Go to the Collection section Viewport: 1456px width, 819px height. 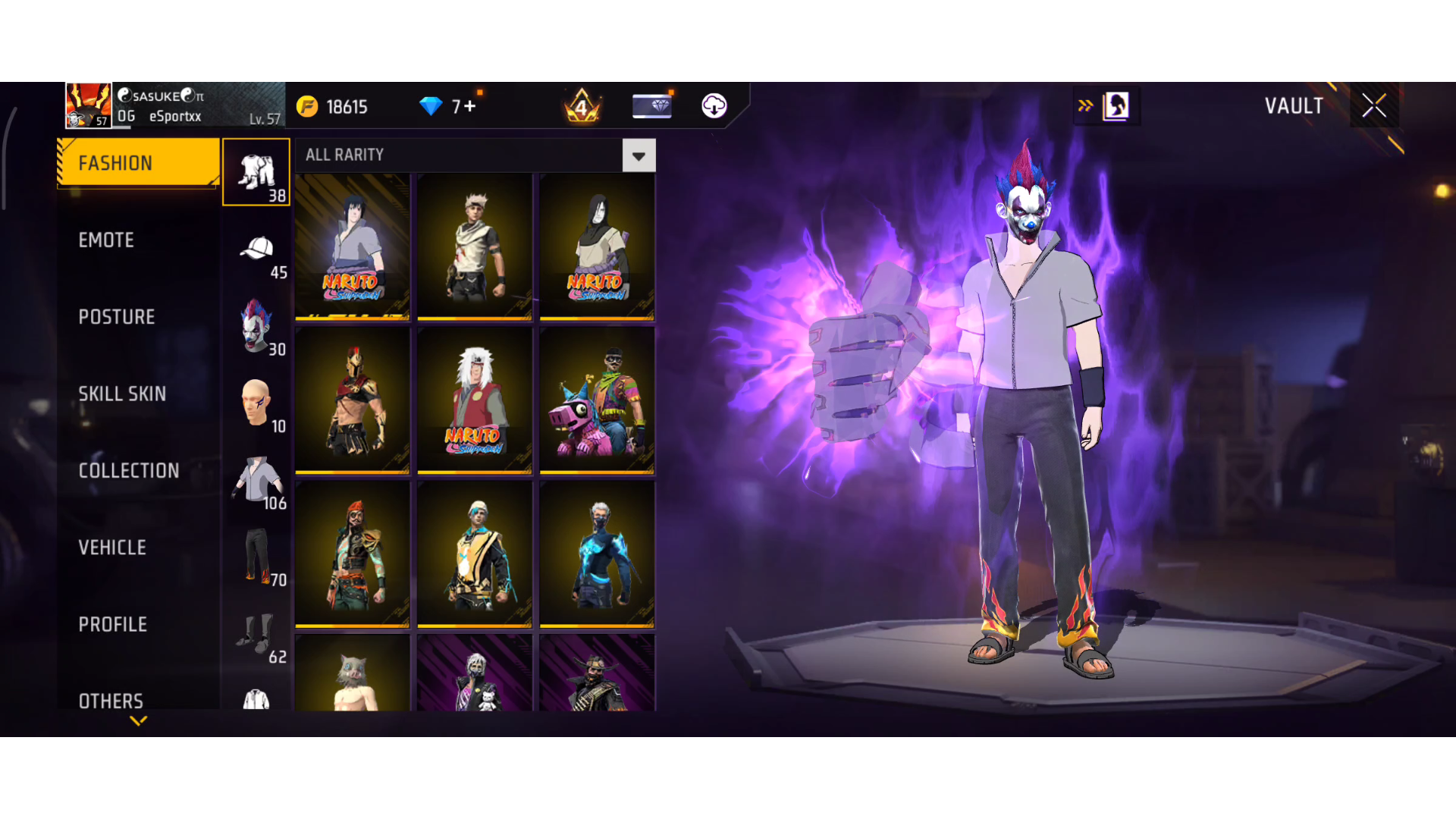[x=129, y=471]
